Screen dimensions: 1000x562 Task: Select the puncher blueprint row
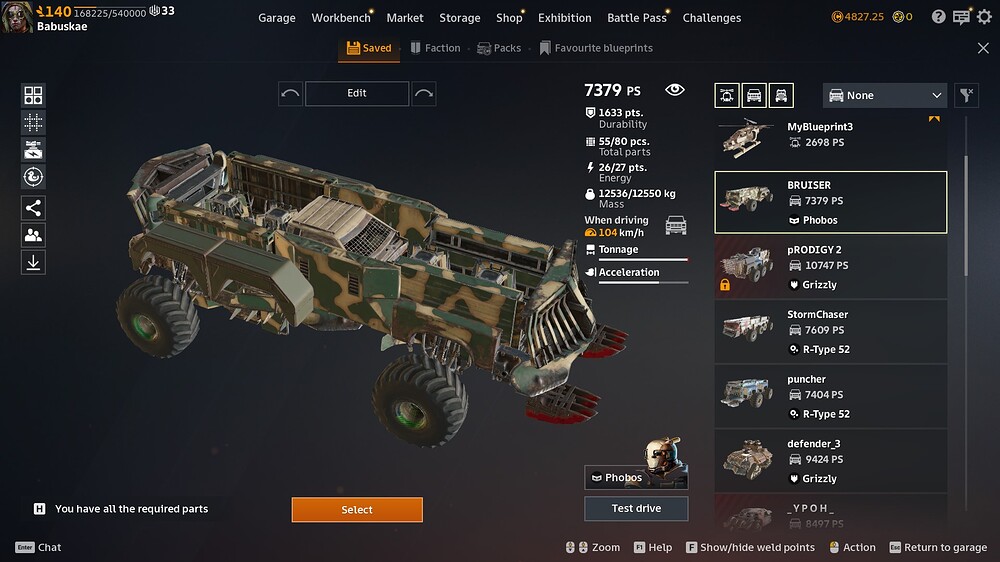pyautogui.click(x=830, y=396)
